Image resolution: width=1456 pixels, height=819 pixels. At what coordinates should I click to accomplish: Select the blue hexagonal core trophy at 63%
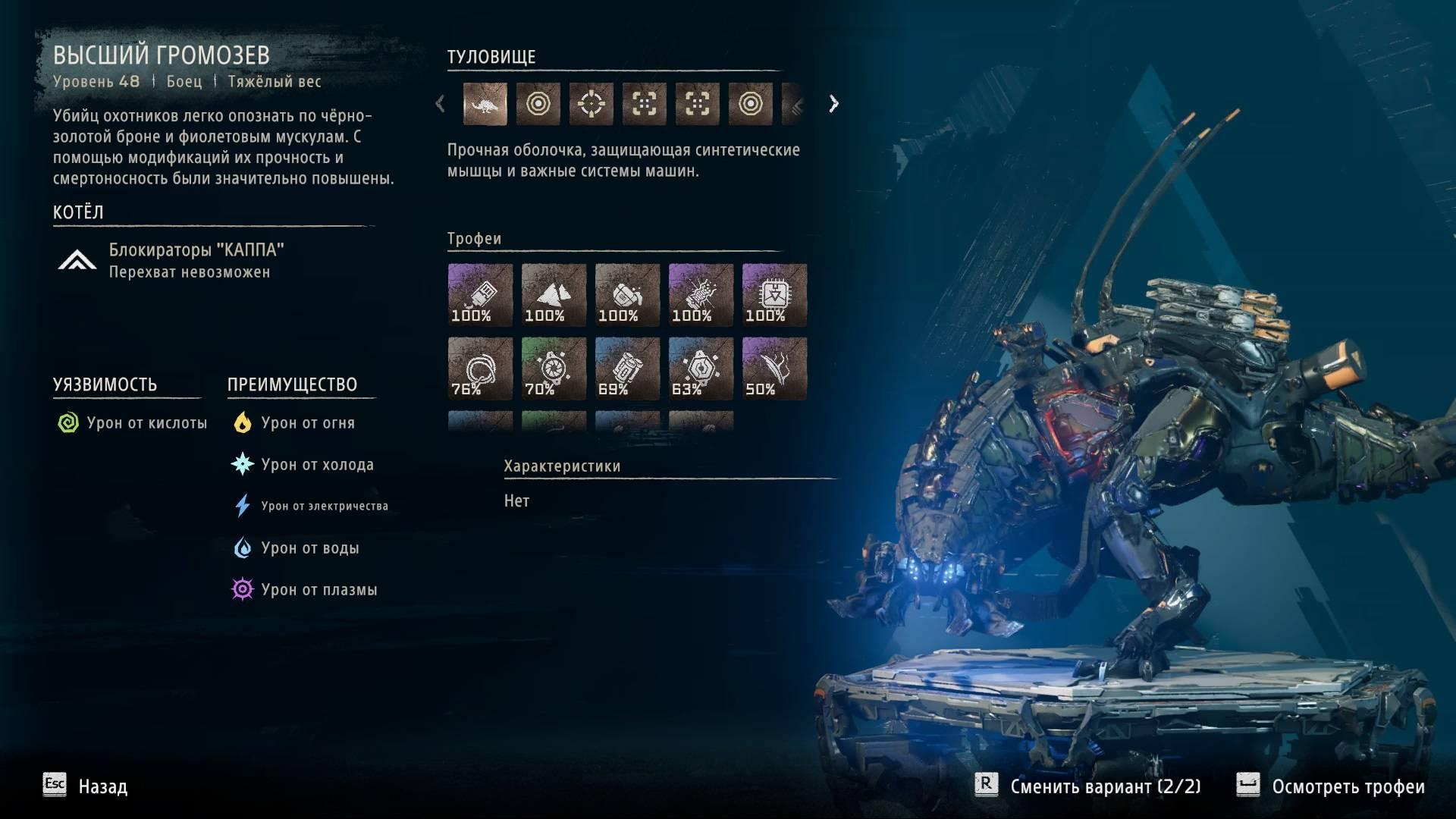pos(701,369)
